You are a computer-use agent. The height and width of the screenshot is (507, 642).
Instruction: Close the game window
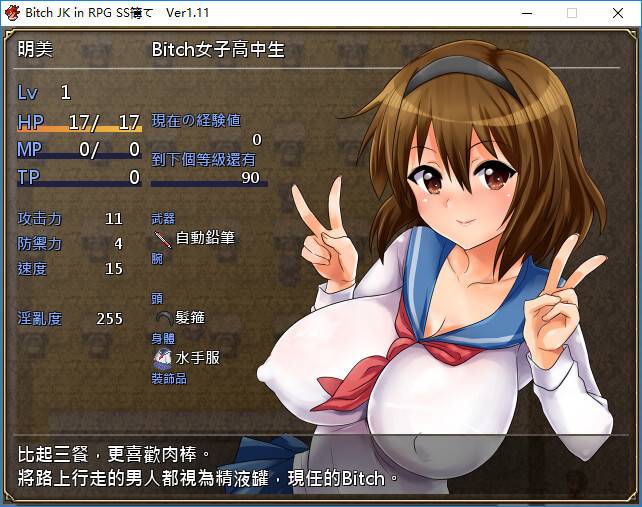pyautogui.click(x=617, y=13)
